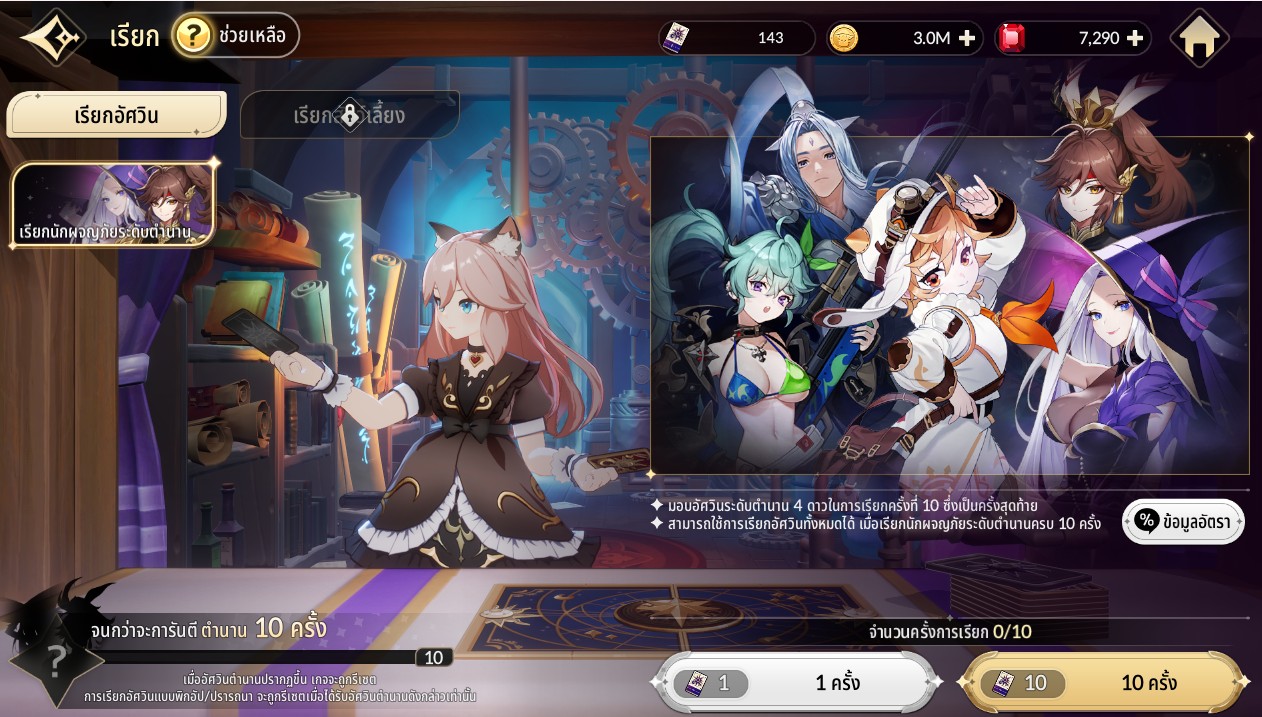This screenshot has height=717, width=1262.
Task: Go back with the top-left arrow button
Action: tap(52, 38)
